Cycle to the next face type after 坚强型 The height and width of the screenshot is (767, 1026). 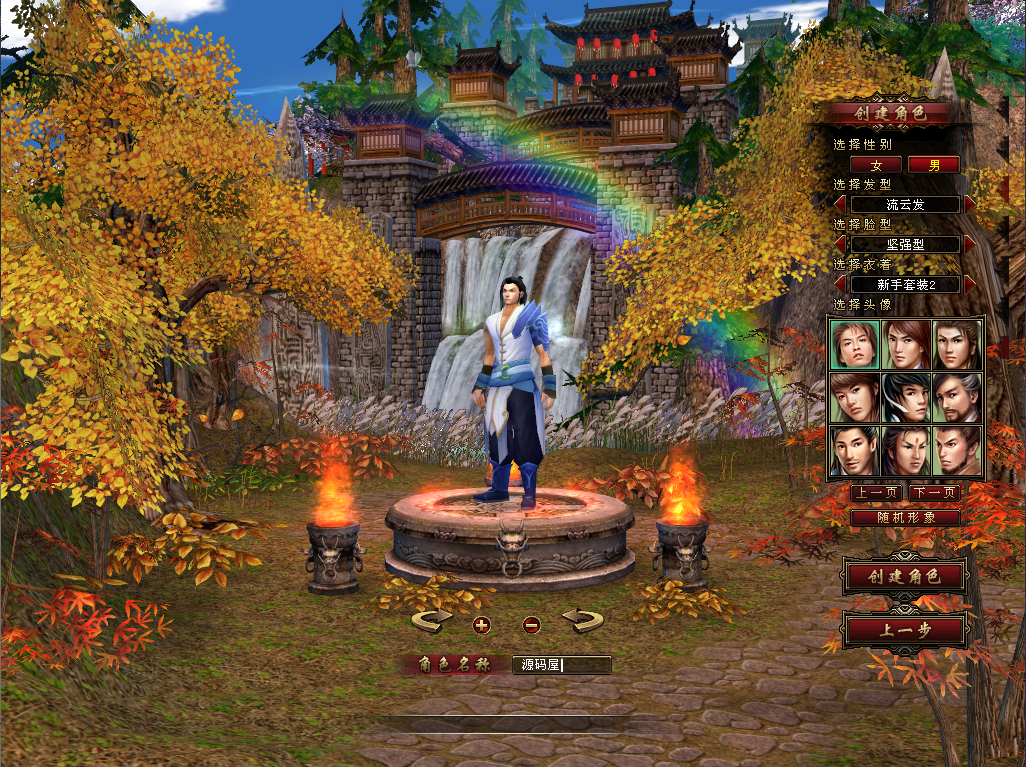[x=969, y=244]
